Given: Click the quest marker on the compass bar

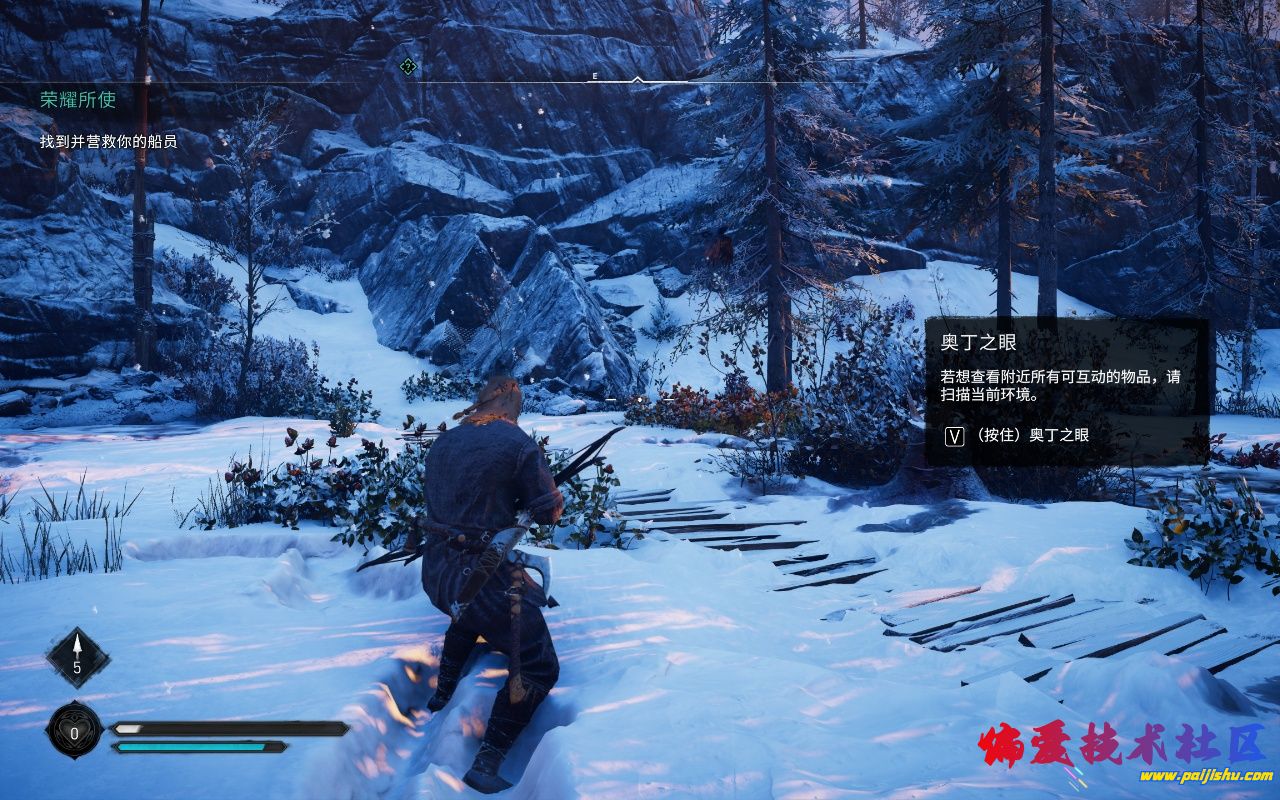Looking at the screenshot, I should pyautogui.click(x=407, y=67).
